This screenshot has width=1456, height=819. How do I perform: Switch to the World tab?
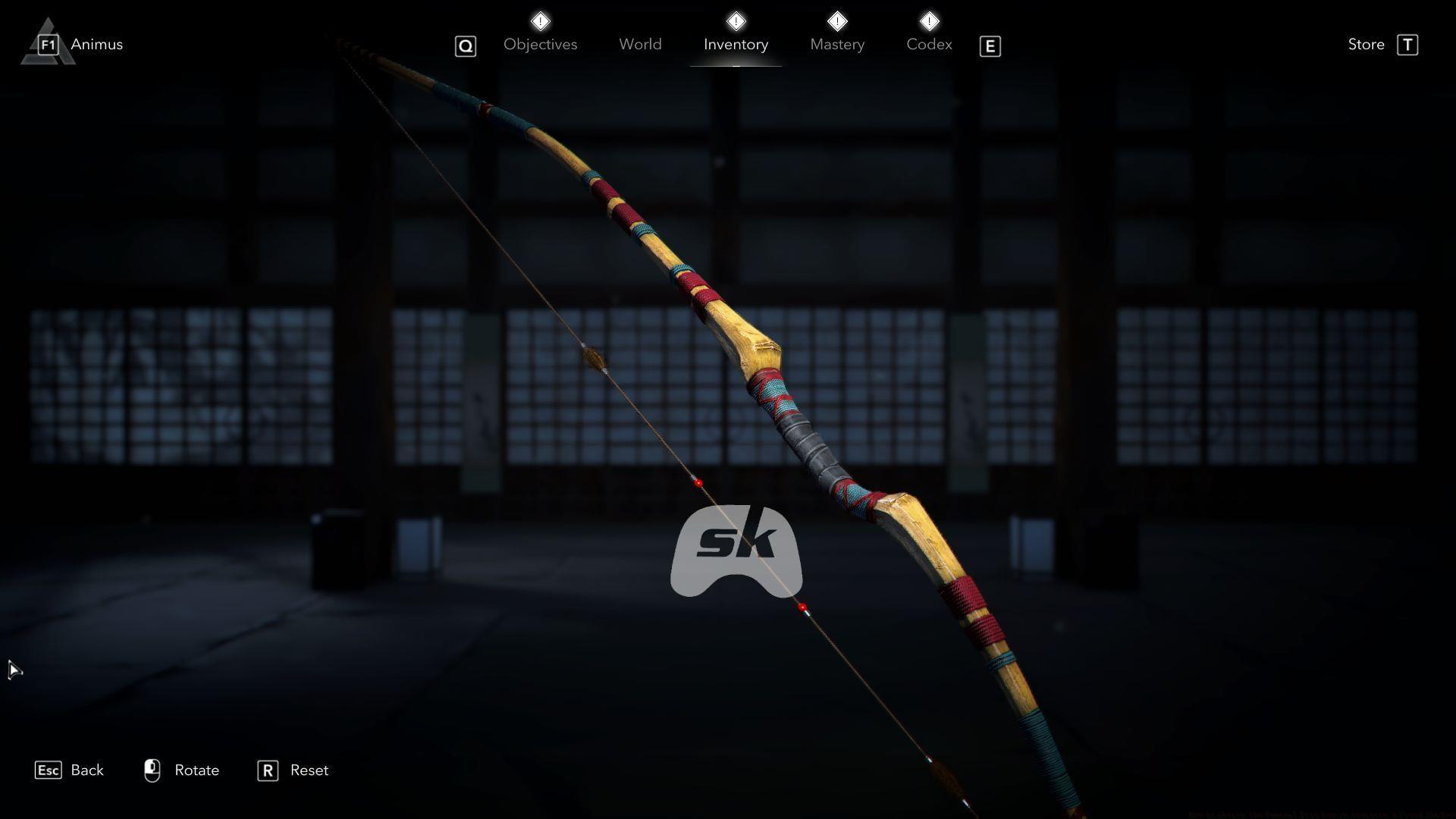(x=640, y=44)
